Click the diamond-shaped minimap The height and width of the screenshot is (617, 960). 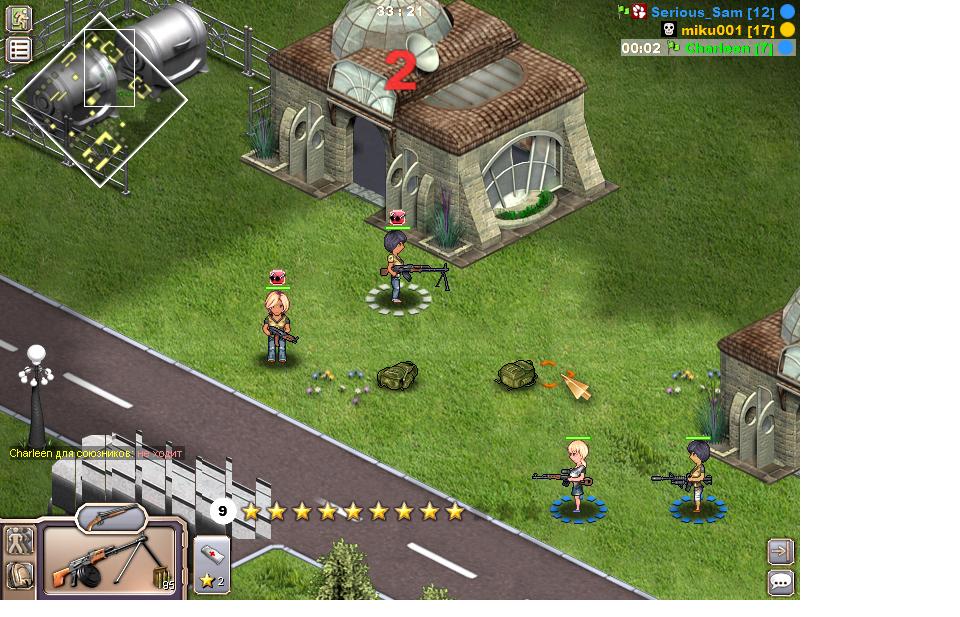(x=100, y=100)
